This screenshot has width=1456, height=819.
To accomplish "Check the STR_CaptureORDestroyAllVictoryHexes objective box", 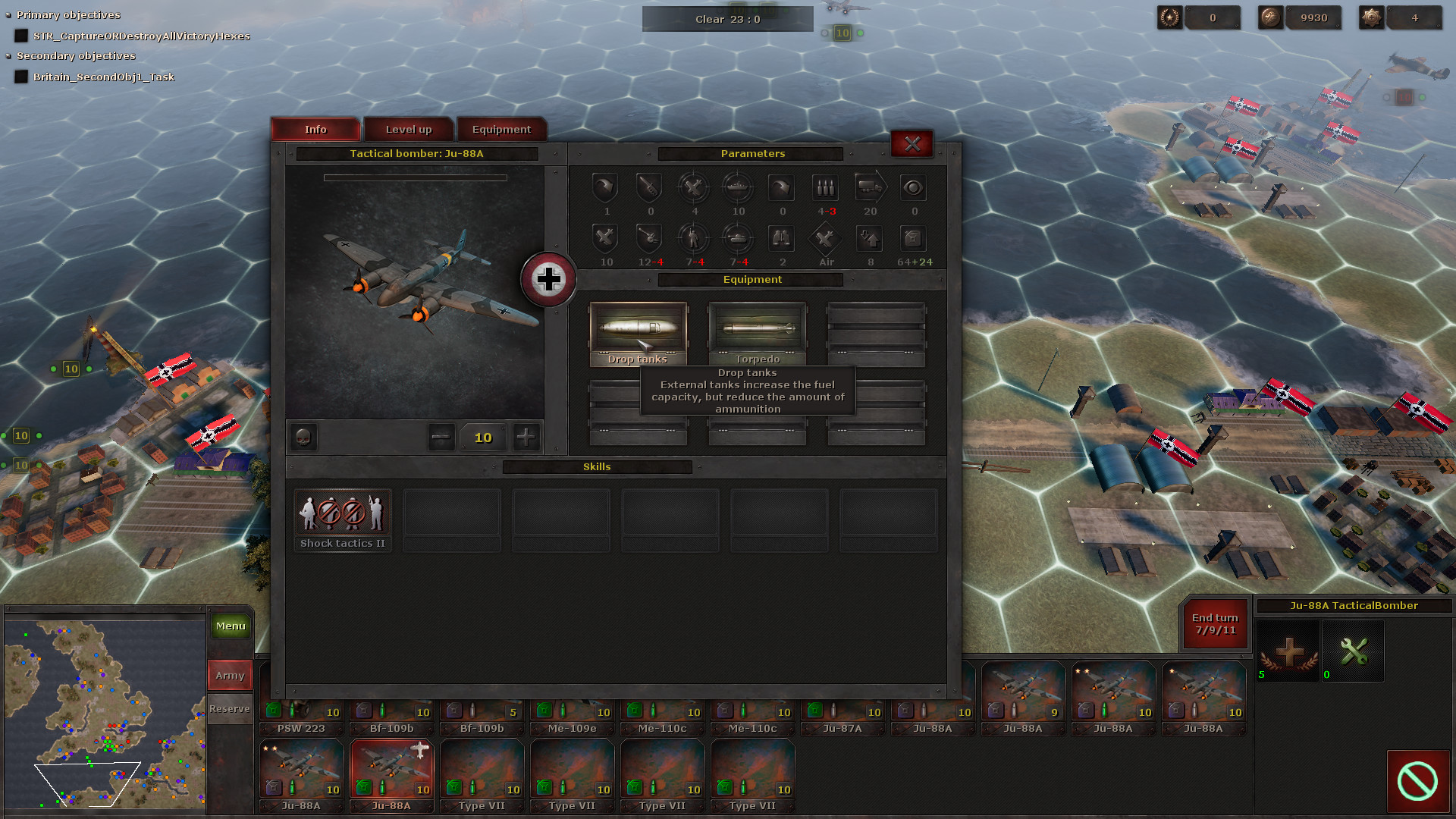I will [20, 35].
